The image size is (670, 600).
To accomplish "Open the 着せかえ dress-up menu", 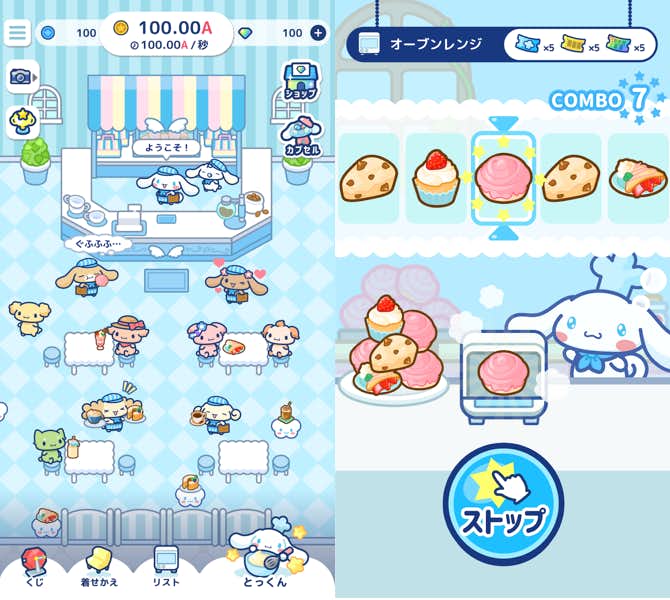I will tap(99, 566).
